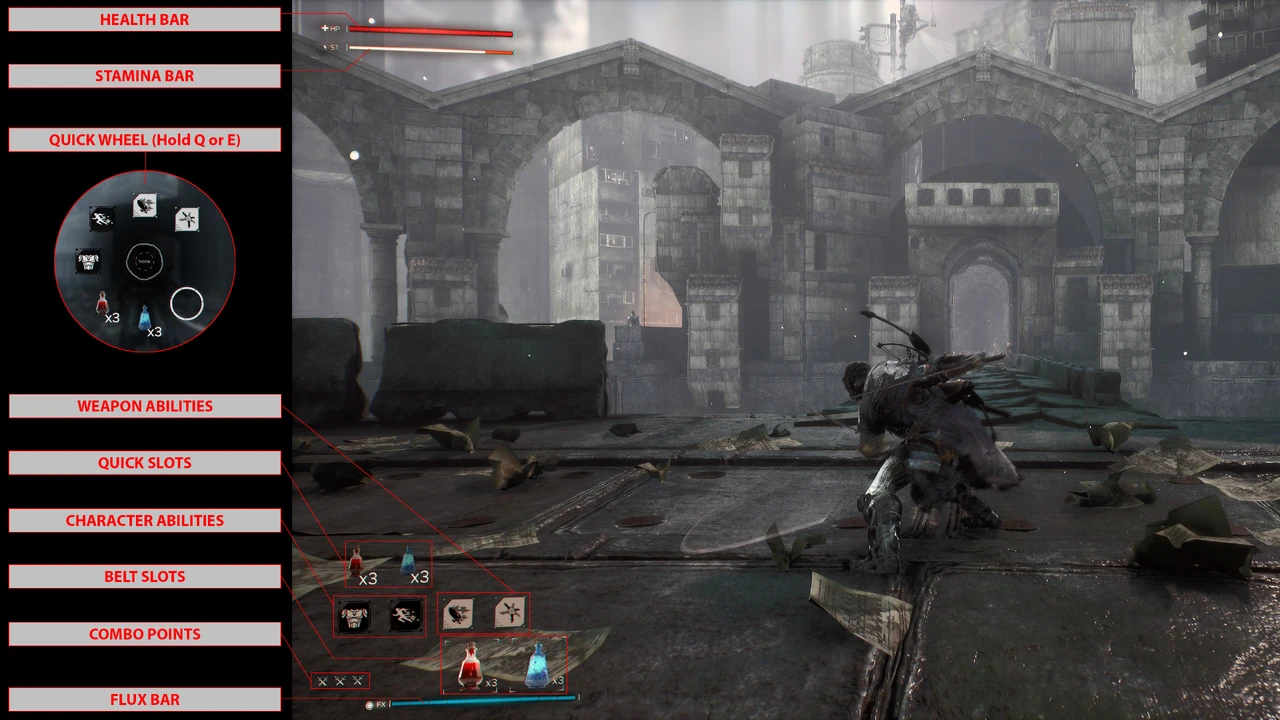Activate the dash character ability icon
The width and height of the screenshot is (1280, 720).
pos(405,617)
